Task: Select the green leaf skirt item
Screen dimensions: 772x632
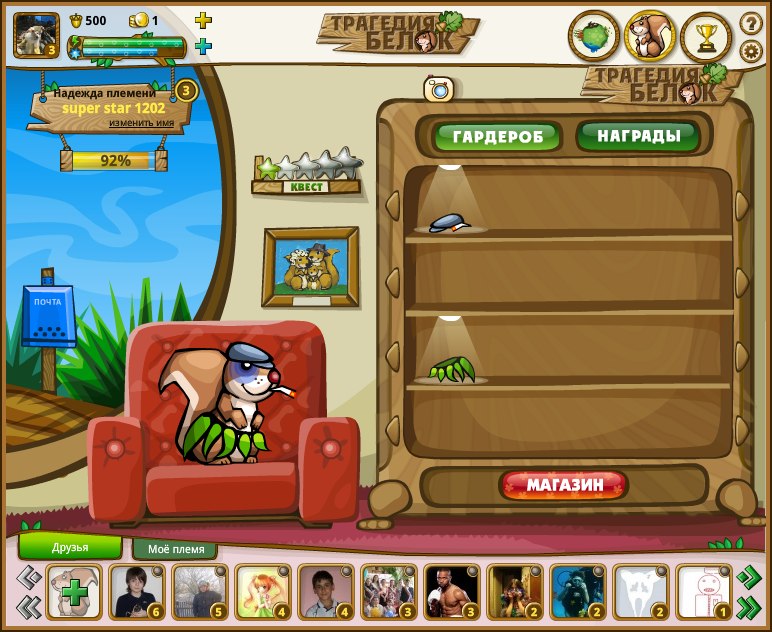Action: click(450, 370)
